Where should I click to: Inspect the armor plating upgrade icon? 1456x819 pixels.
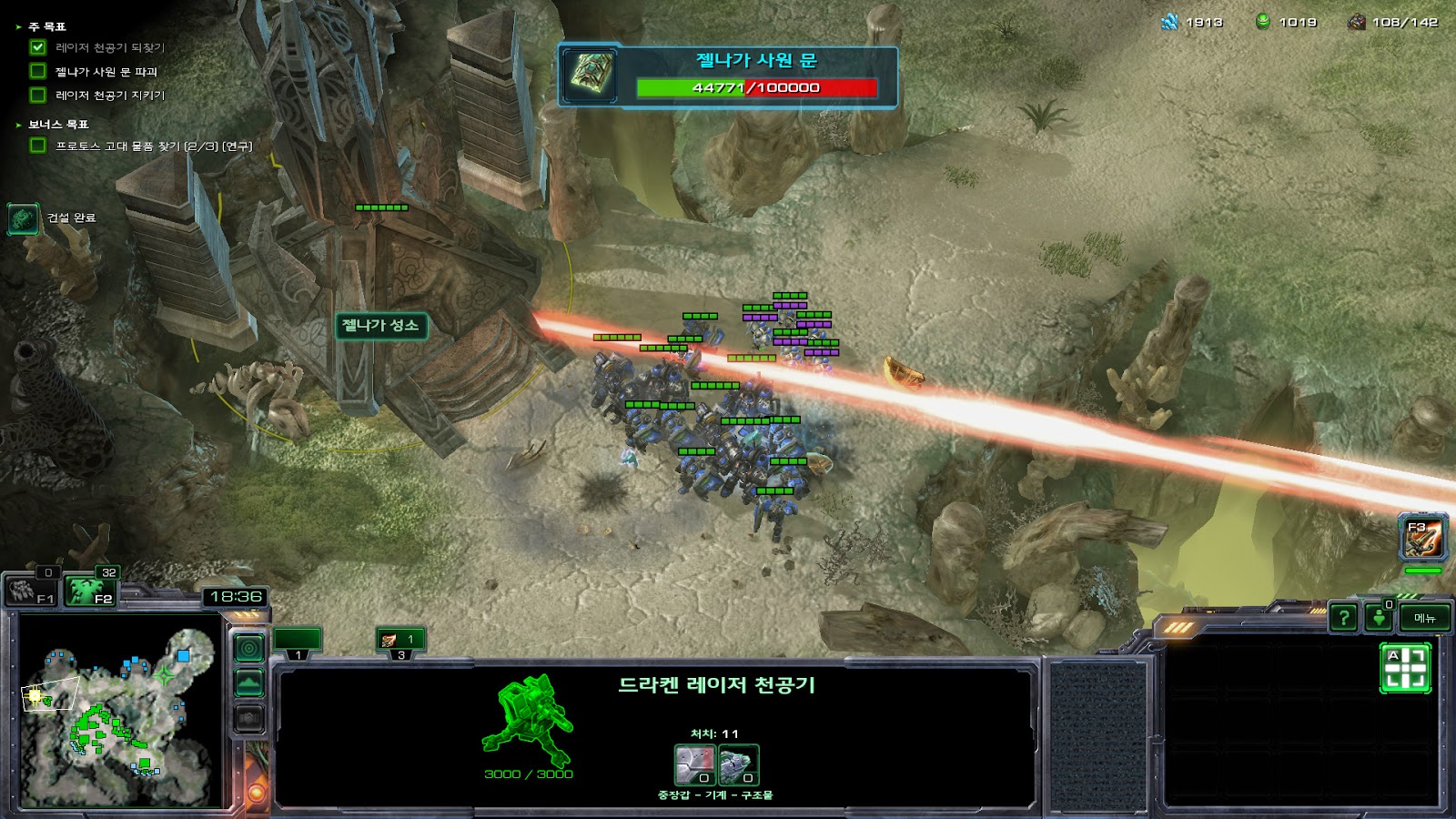point(694,764)
